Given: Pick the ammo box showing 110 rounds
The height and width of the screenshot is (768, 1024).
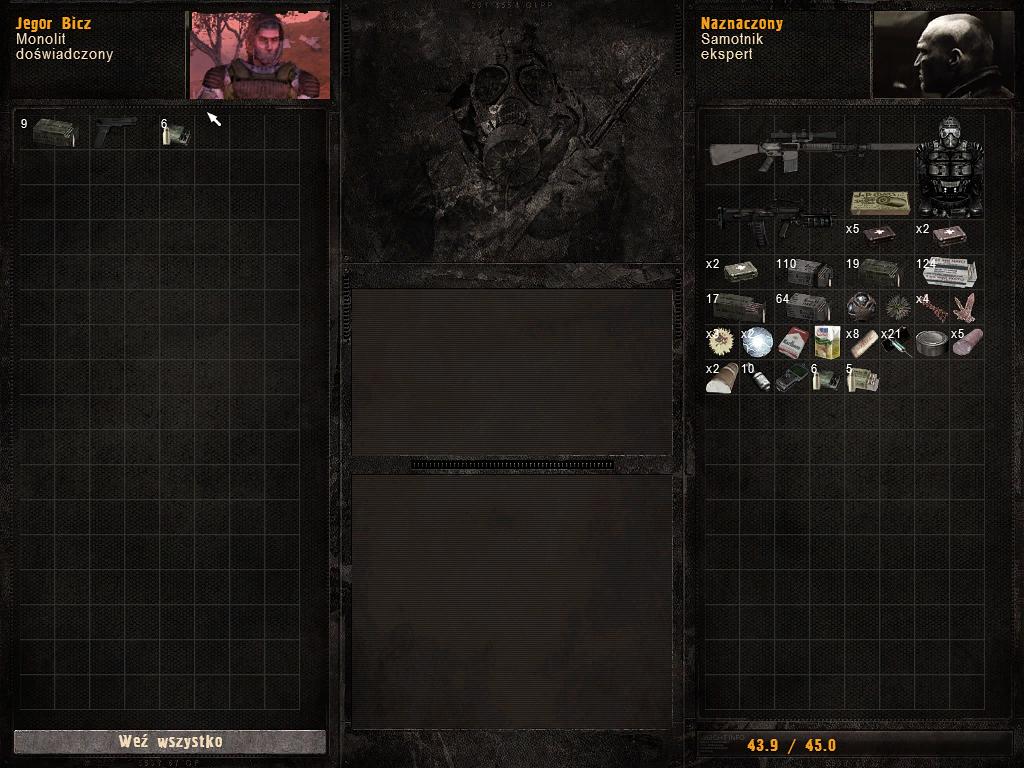Looking at the screenshot, I should tap(808, 272).
